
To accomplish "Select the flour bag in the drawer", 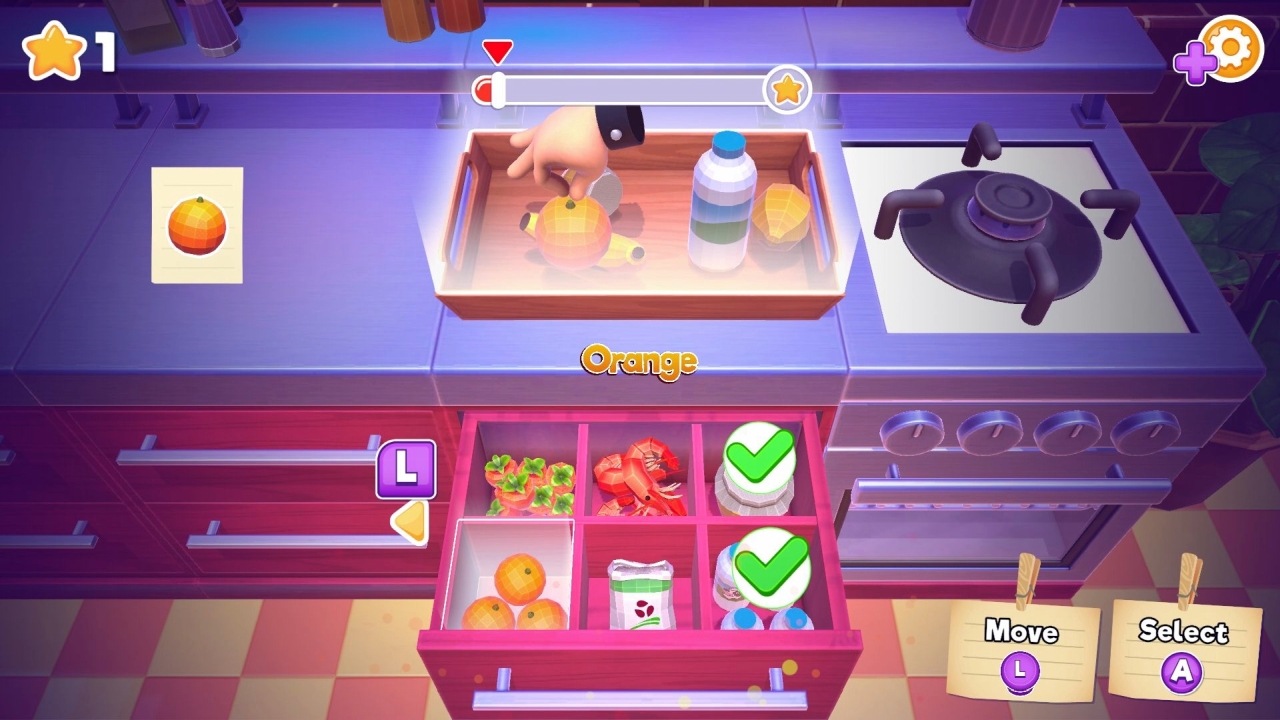I will click(640, 595).
